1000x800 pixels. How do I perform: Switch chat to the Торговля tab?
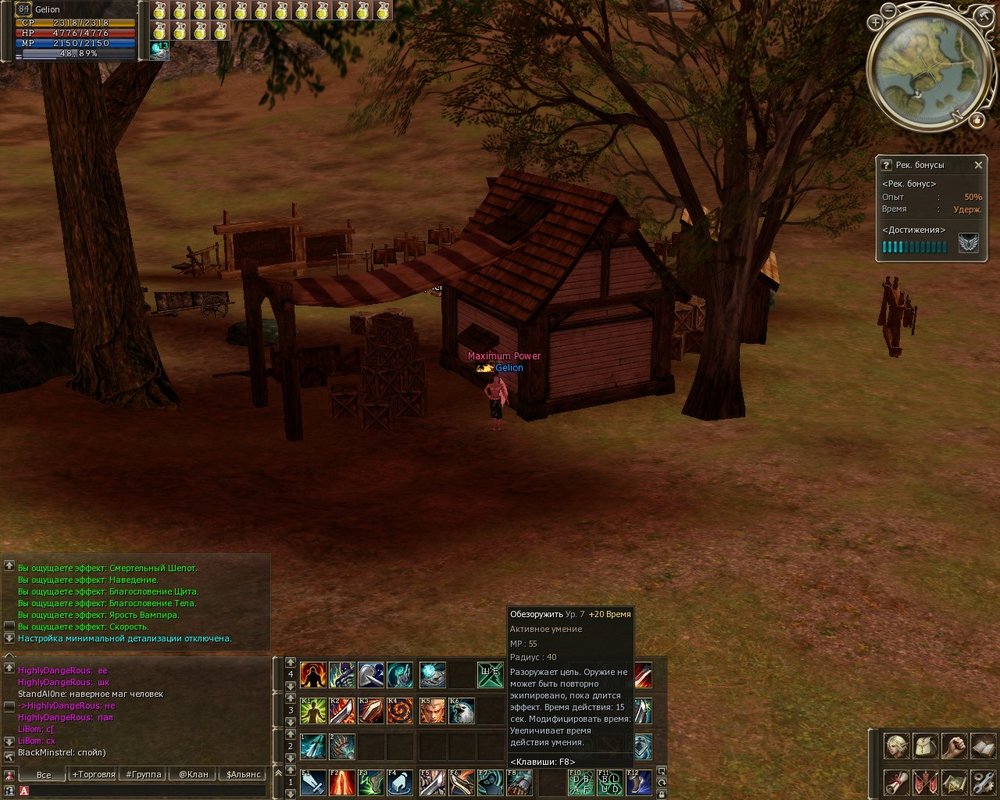tap(92, 774)
